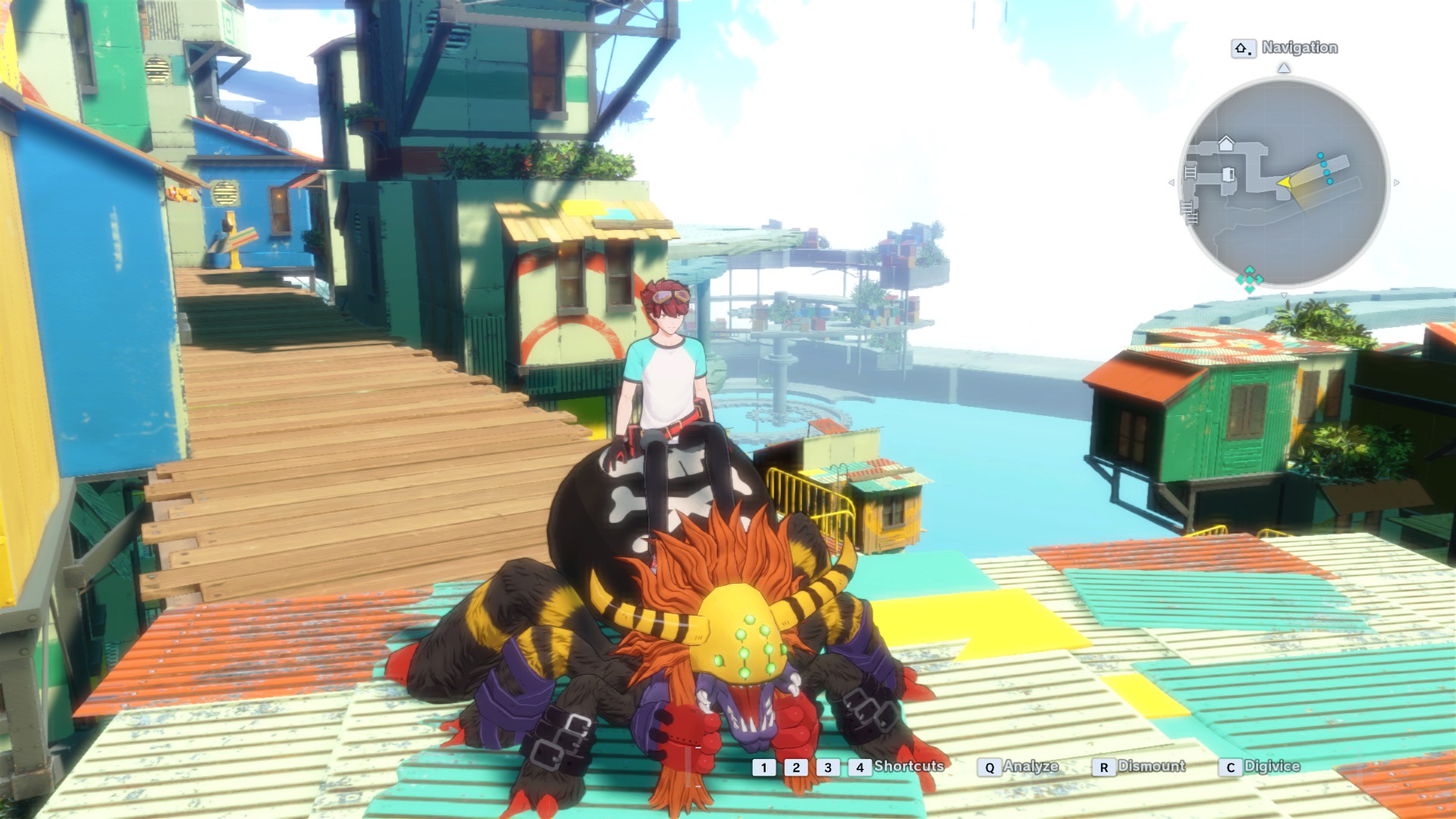Viewport: 1456px width, 819px height.
Task: Select the house marker on the minimap
Action: pos(1226,143)
